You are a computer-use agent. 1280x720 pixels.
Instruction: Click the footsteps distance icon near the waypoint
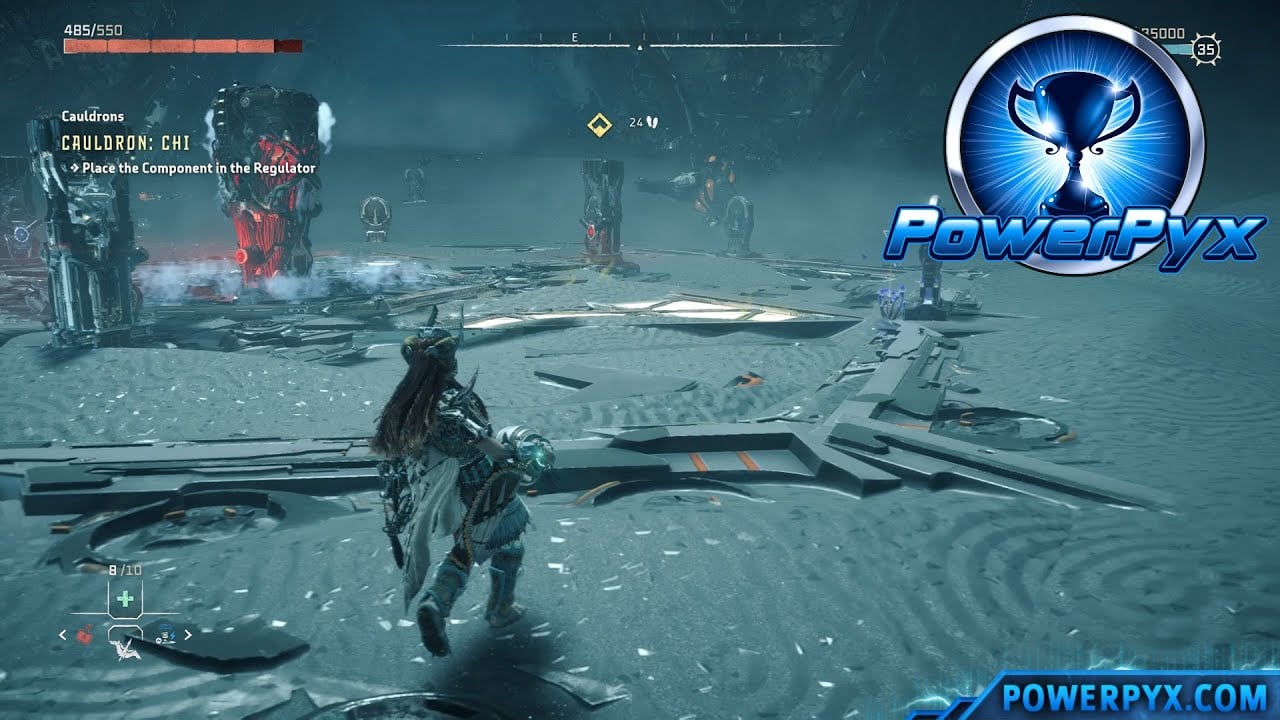651,123
